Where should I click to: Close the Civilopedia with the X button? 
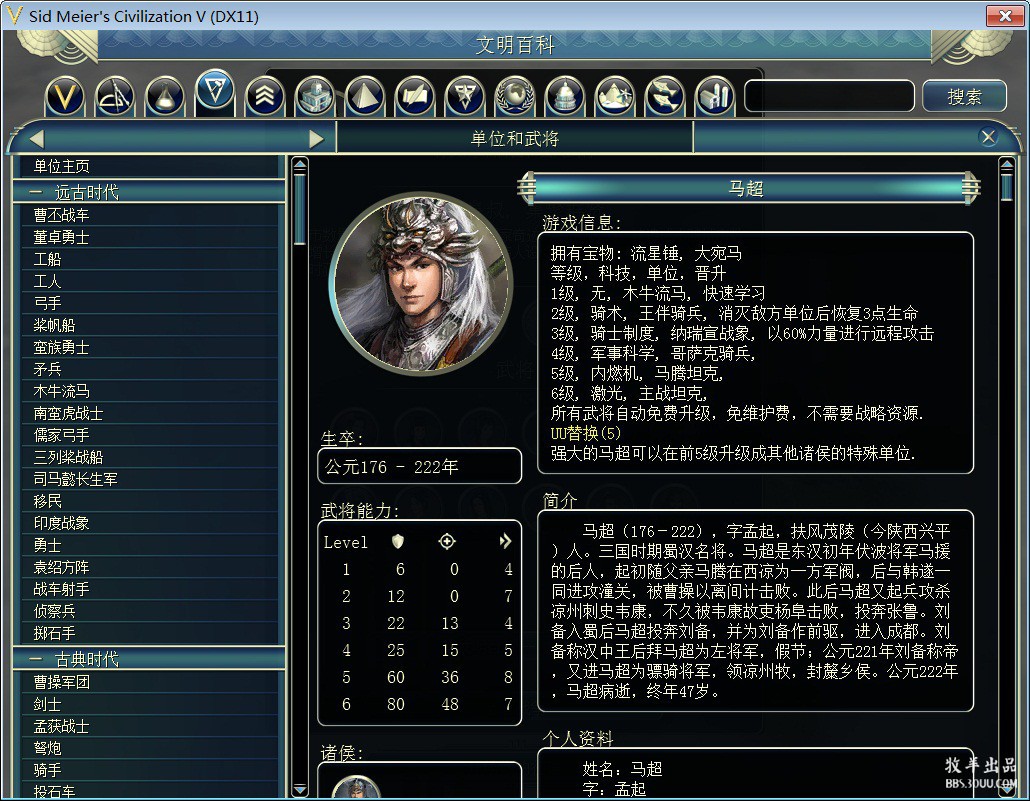coord(988,138)
